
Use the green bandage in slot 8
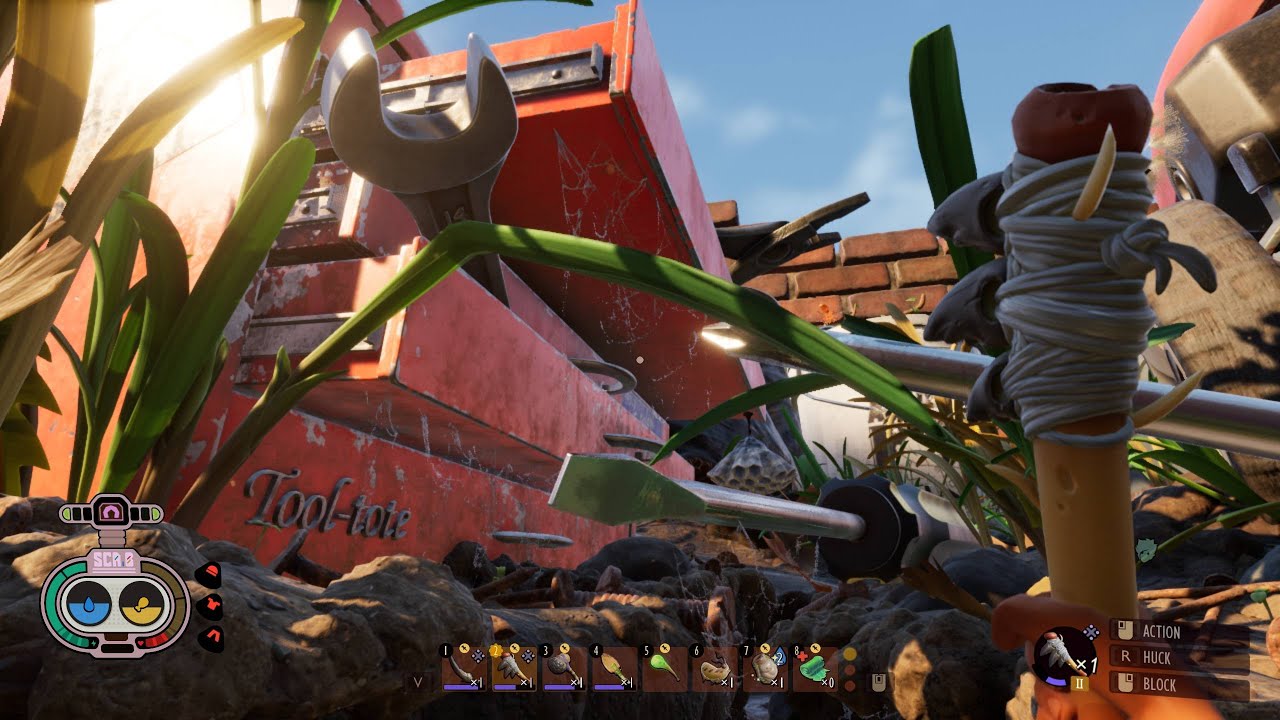pos(816,668)
